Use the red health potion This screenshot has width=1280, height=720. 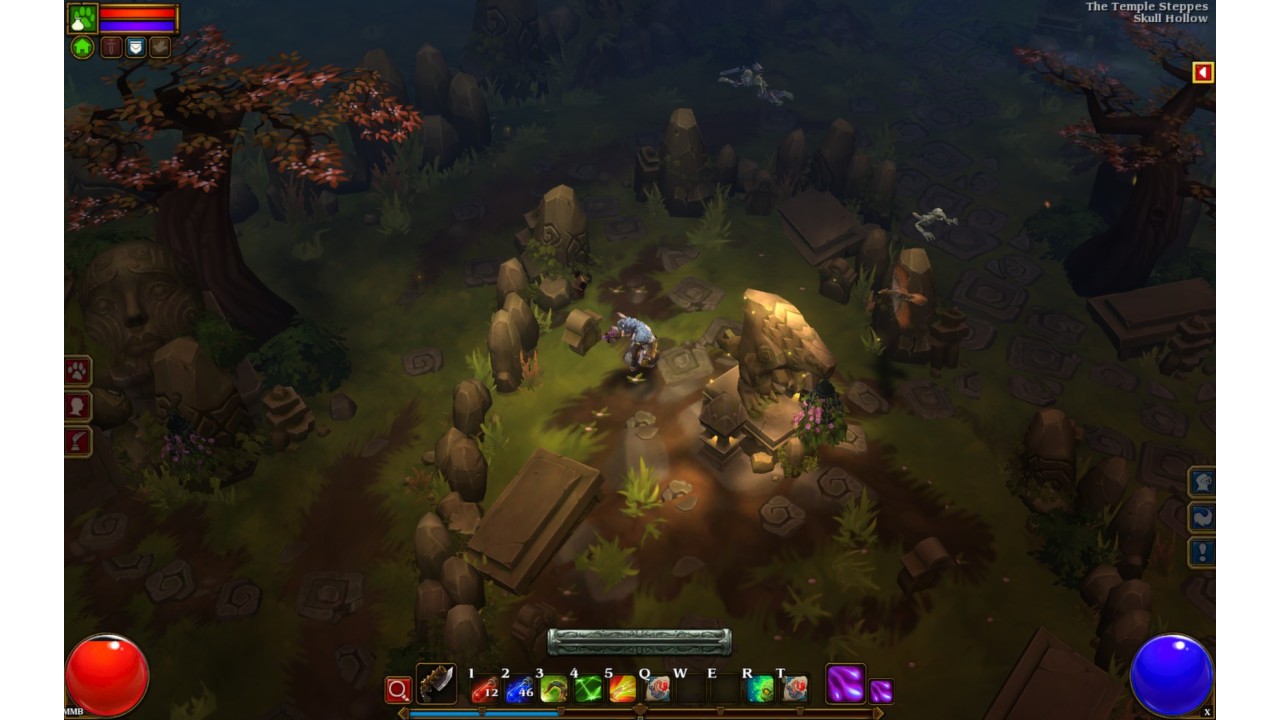click(485, 688)
